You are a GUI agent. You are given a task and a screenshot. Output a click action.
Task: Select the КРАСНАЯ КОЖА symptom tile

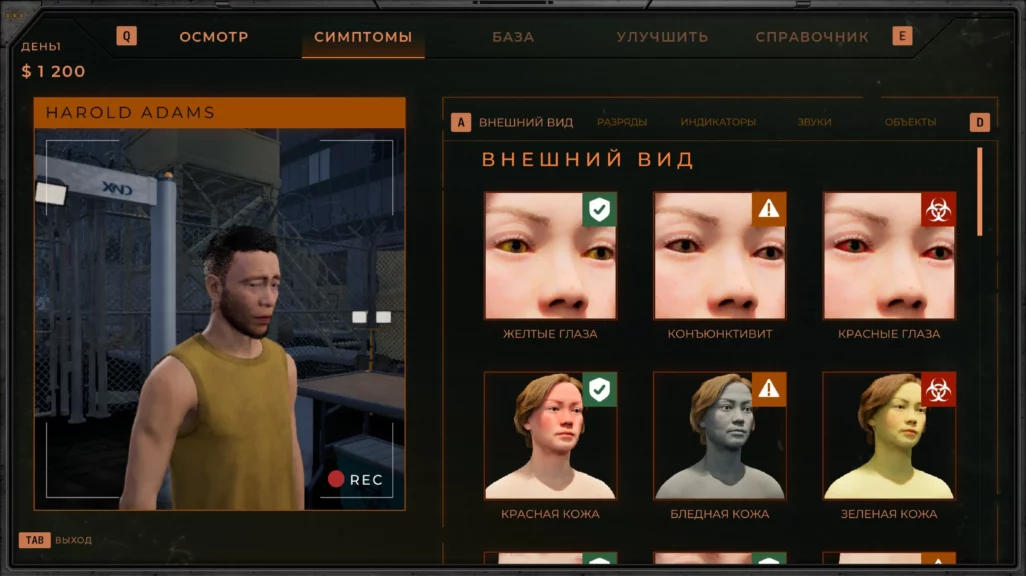coord(550,436)
